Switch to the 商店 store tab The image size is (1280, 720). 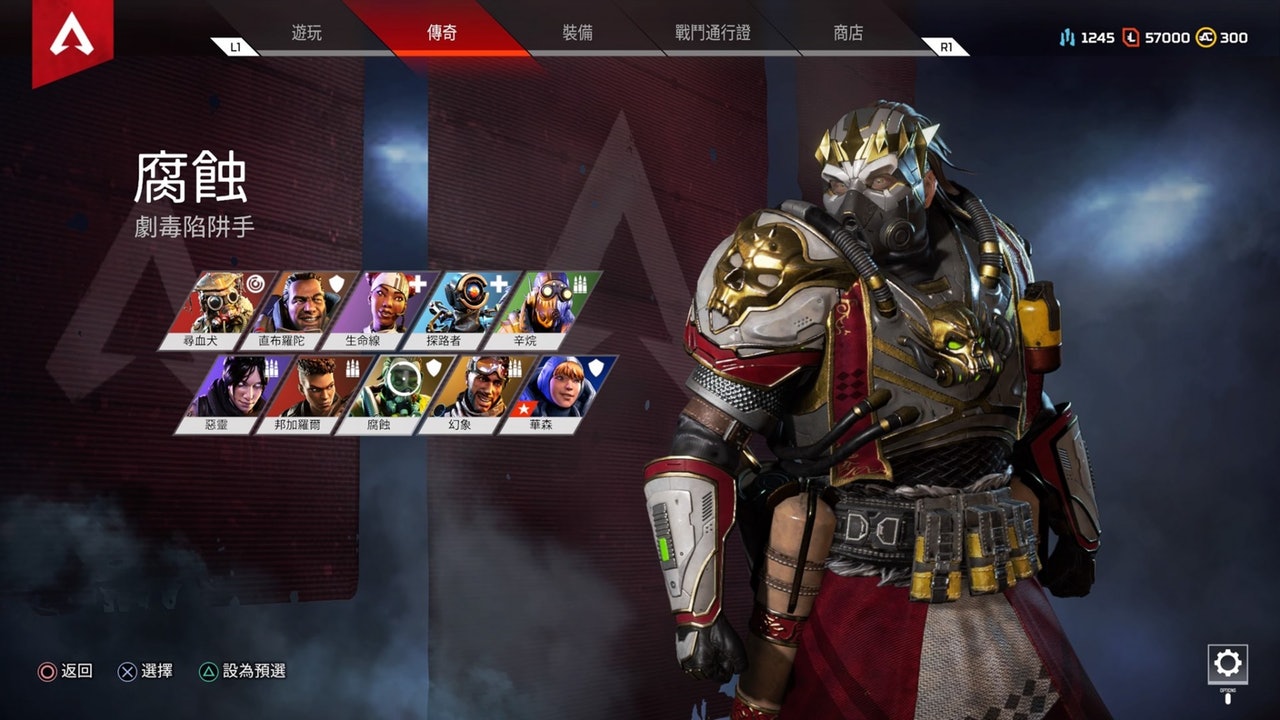[848, 33]
